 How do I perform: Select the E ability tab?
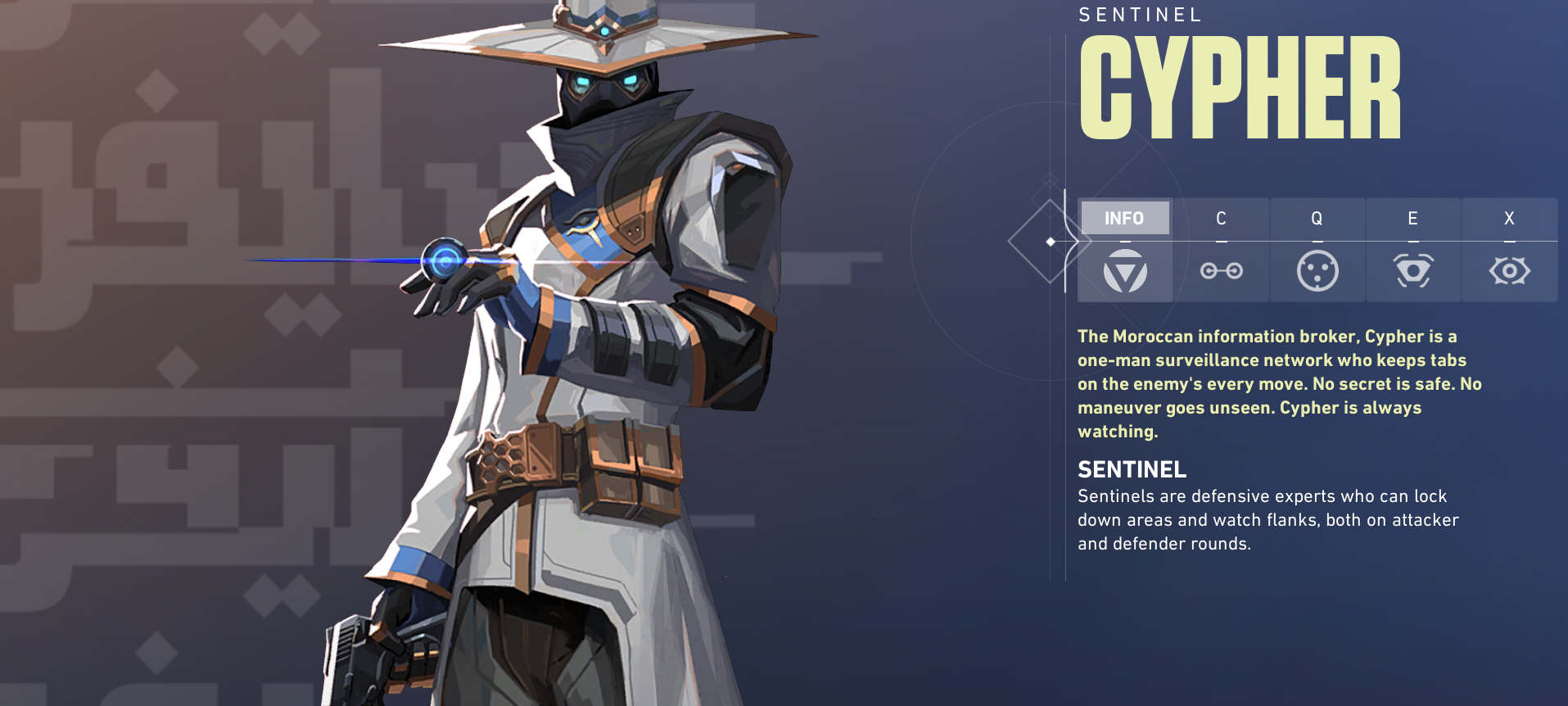pyautogui.click(x=1413, y=218)
